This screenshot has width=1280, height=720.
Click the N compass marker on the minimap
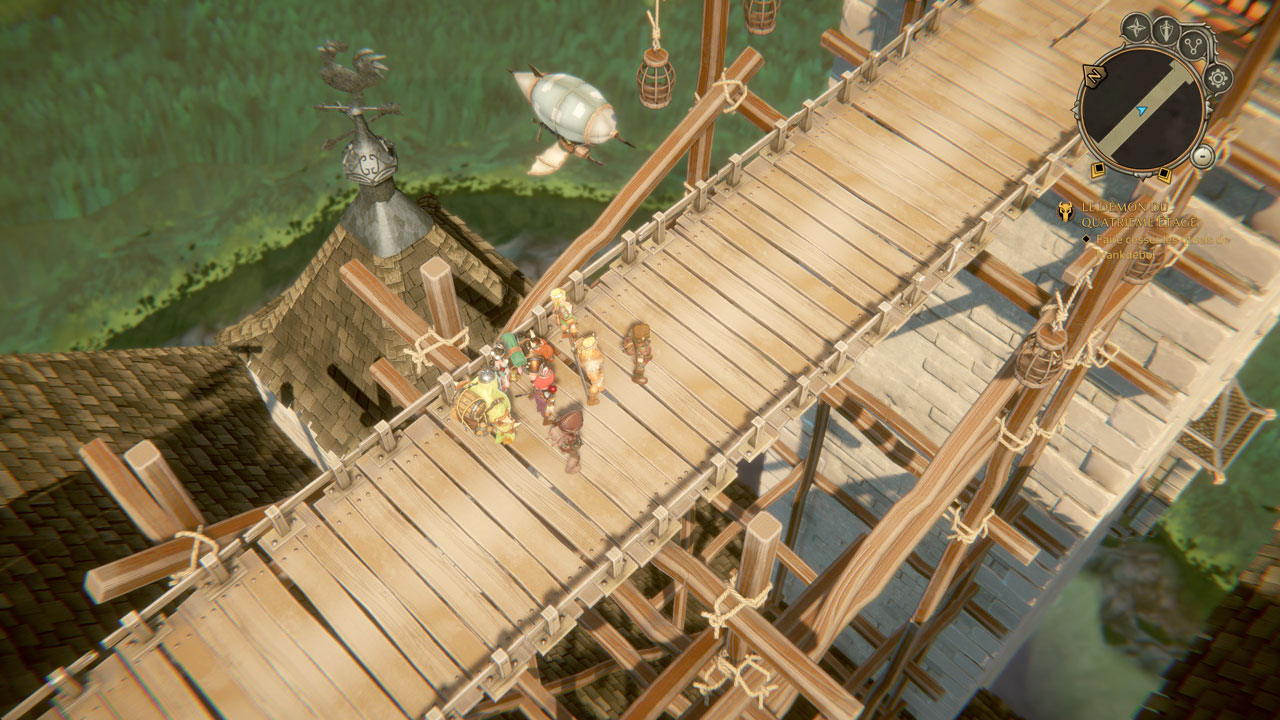pos(1095,75)
